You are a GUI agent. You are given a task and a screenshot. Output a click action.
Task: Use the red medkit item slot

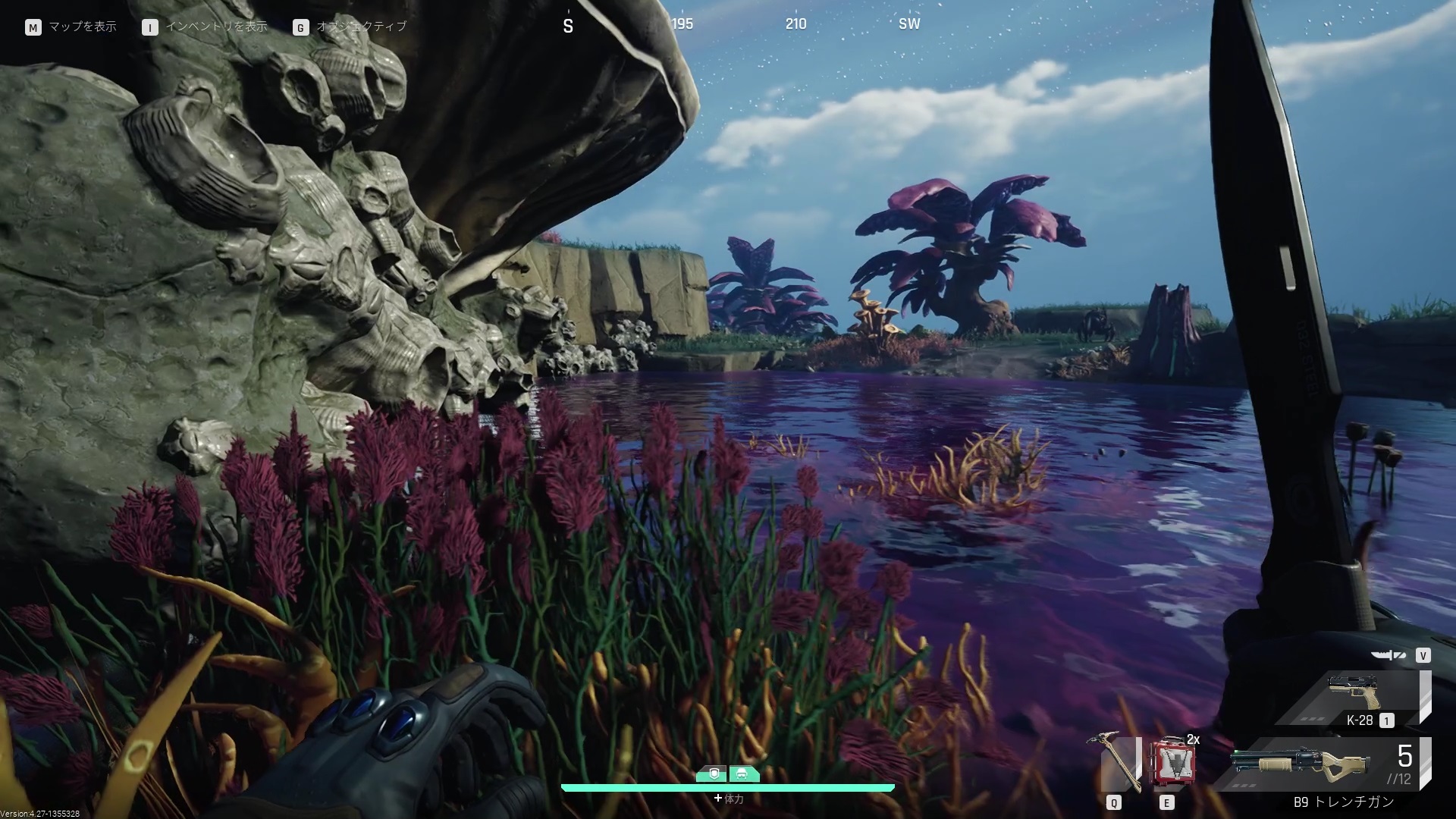[x=1172, y=762]
